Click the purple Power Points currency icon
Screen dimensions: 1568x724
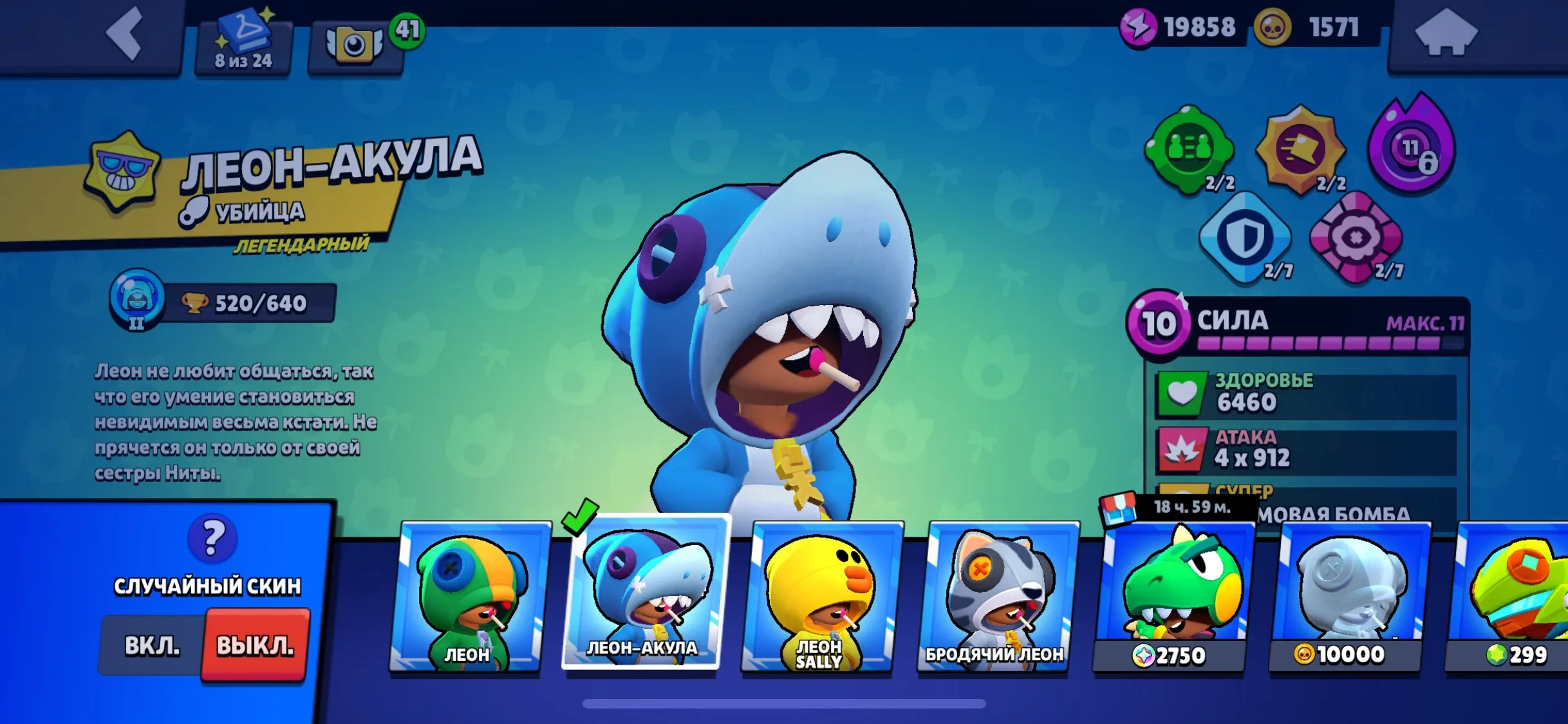pos(1137,28)
